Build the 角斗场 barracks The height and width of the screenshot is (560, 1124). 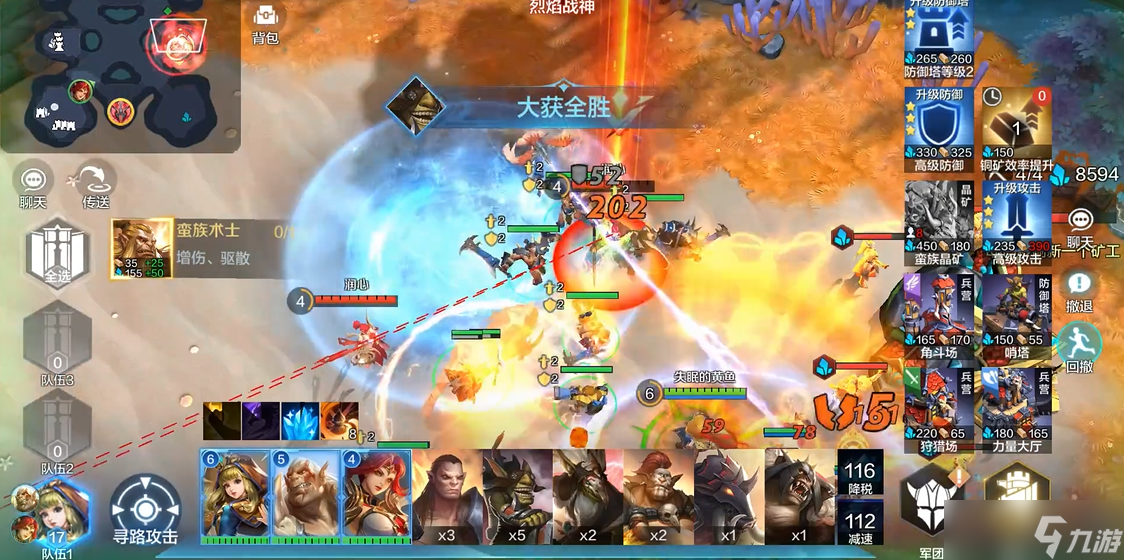939,311
